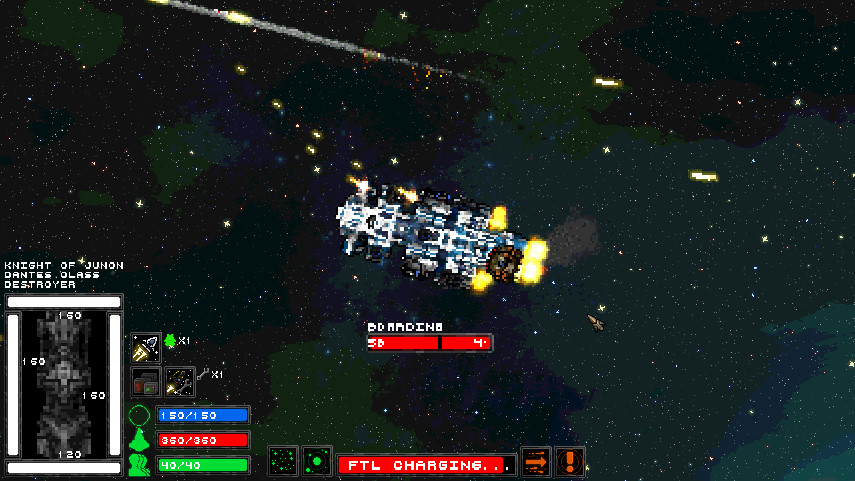The height and width of the screenshot is (481, 855).
Task: Click the orange arrows jump button
Action: click(537, 462)
